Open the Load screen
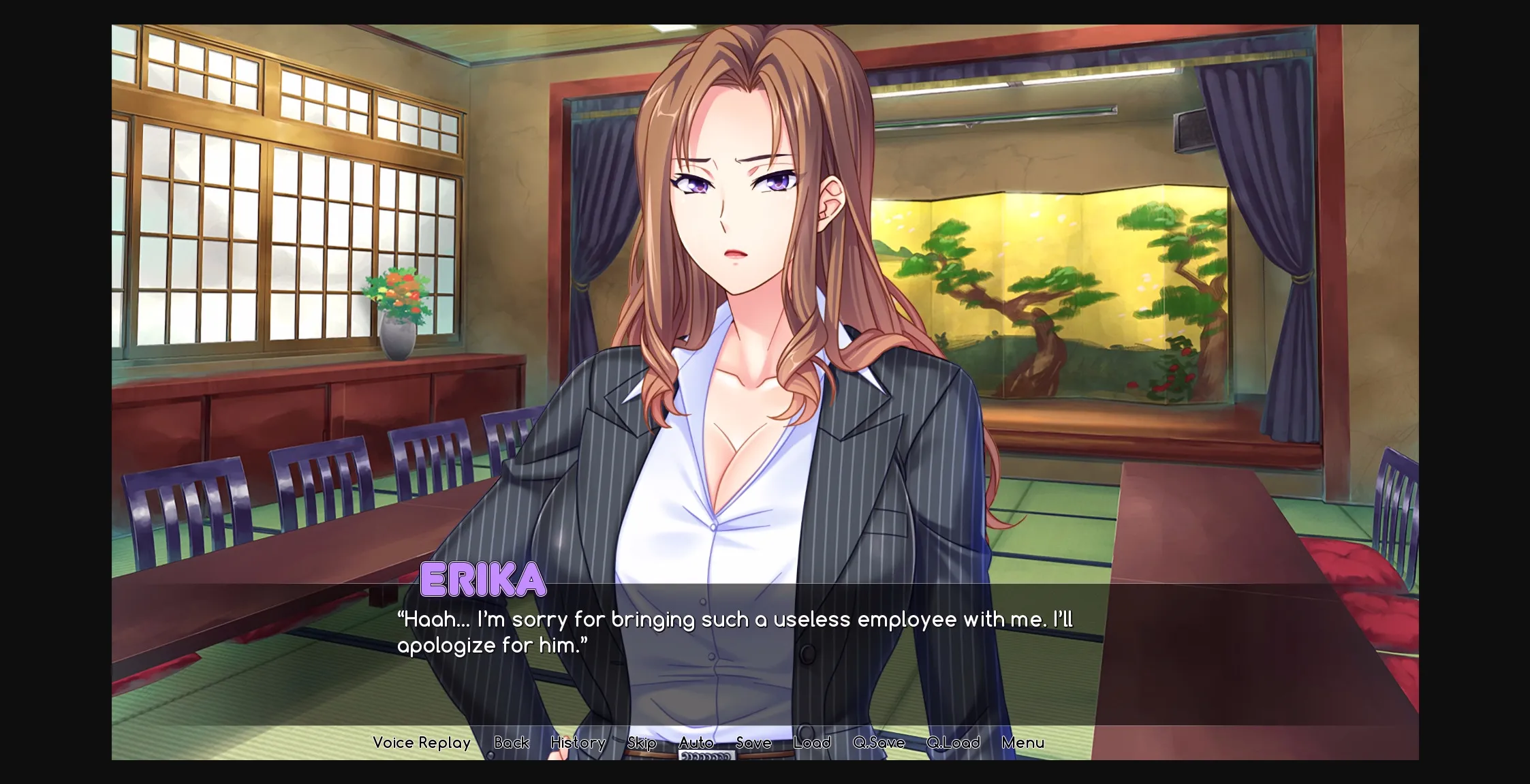 tap(812, 742)
